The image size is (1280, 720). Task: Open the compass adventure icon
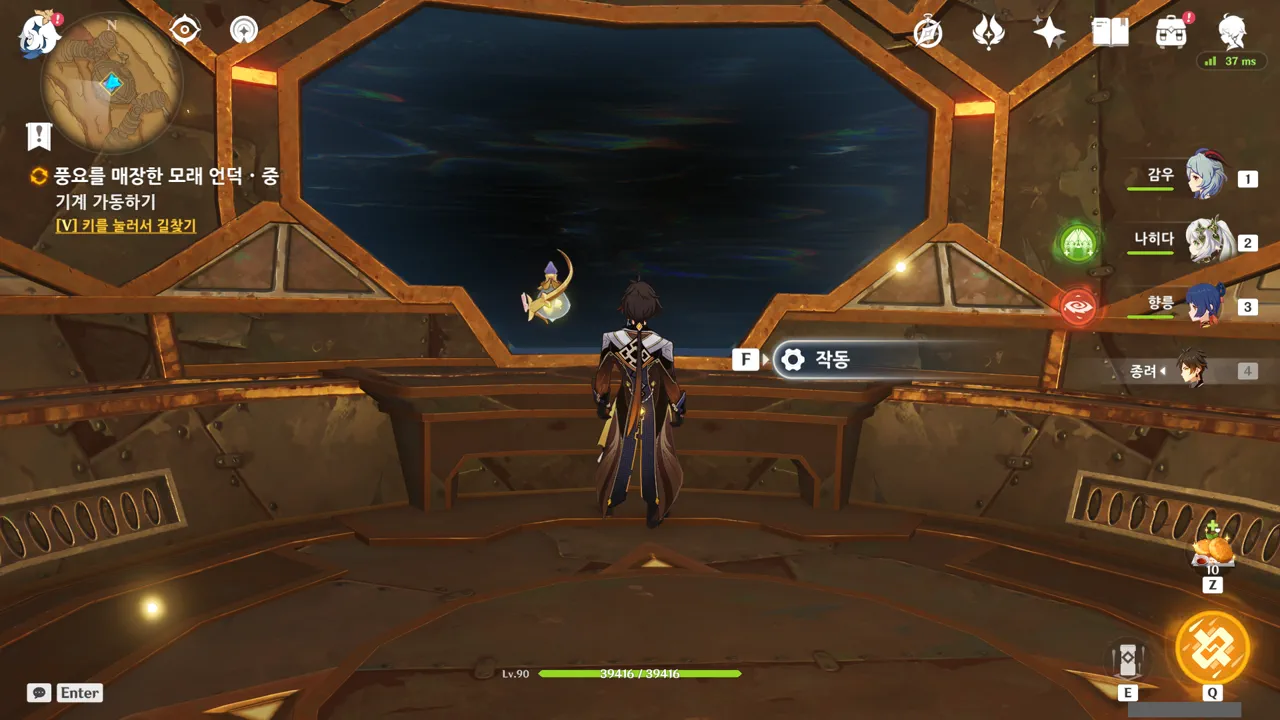[x=928, y=33]
